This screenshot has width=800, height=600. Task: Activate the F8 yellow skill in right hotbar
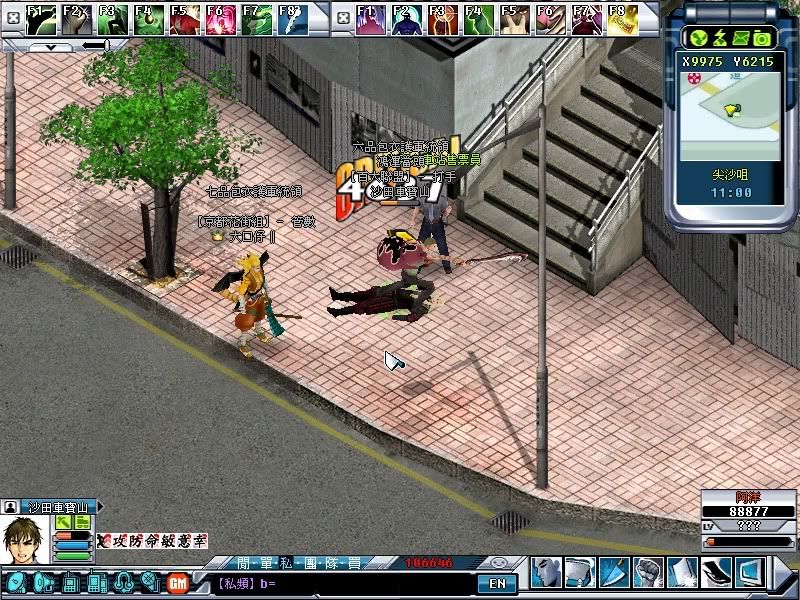[624, 18]
